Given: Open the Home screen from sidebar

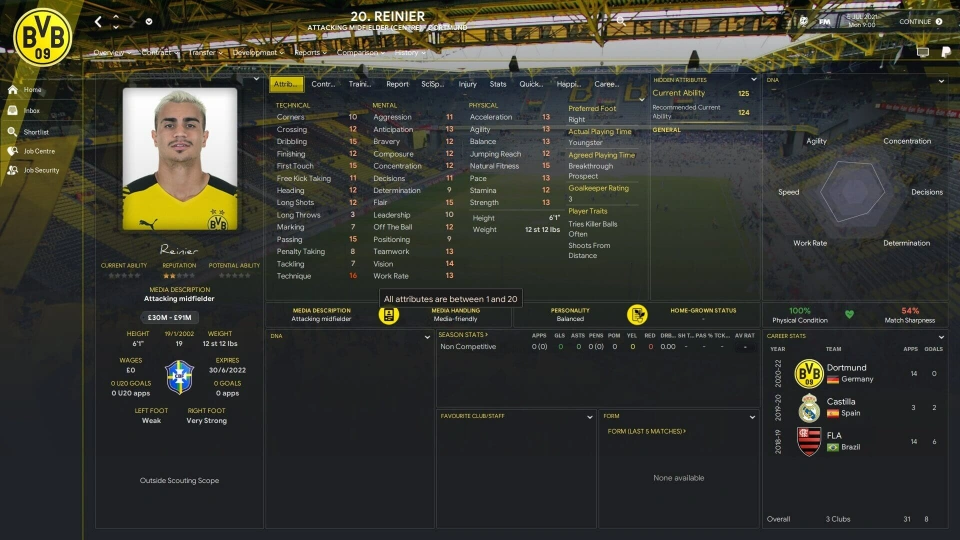Looking at the screenshot, I should click(32, 90).
